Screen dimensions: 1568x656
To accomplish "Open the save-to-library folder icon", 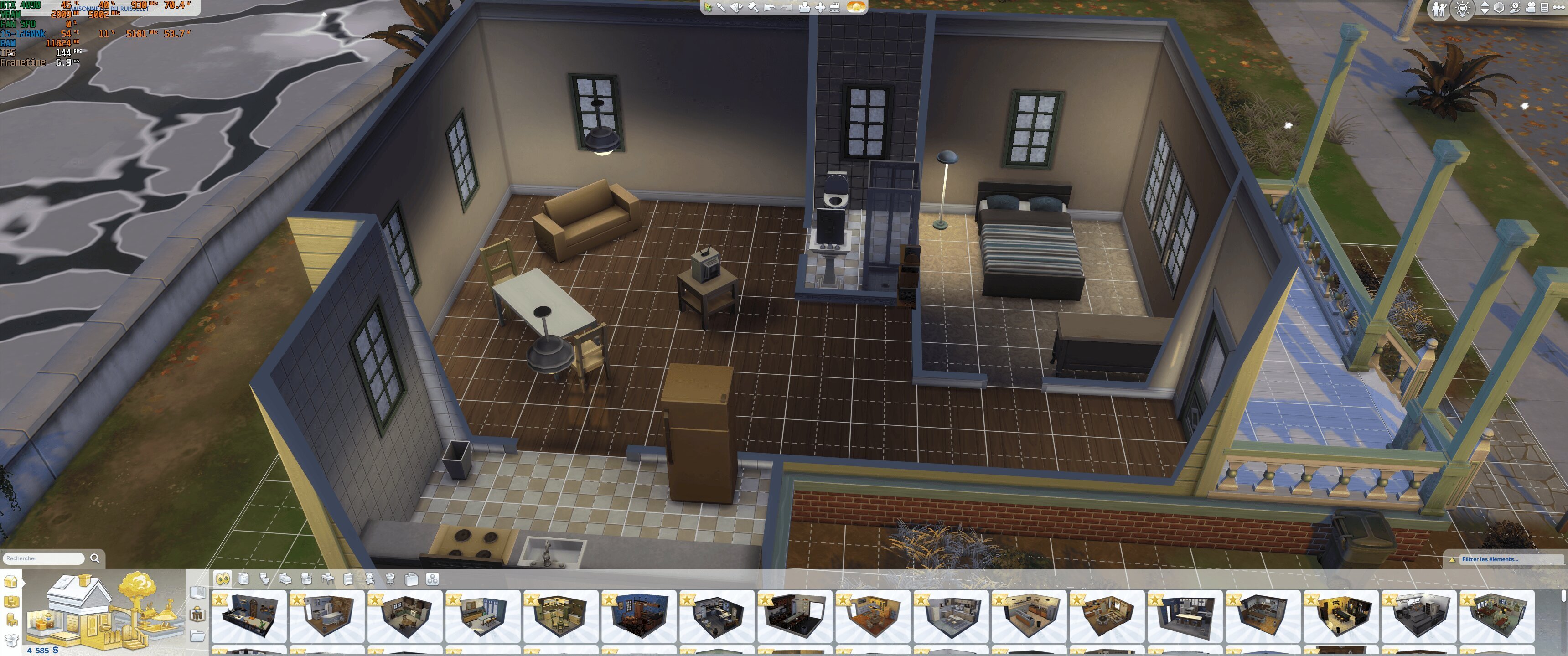I will [x=804, y=7].
